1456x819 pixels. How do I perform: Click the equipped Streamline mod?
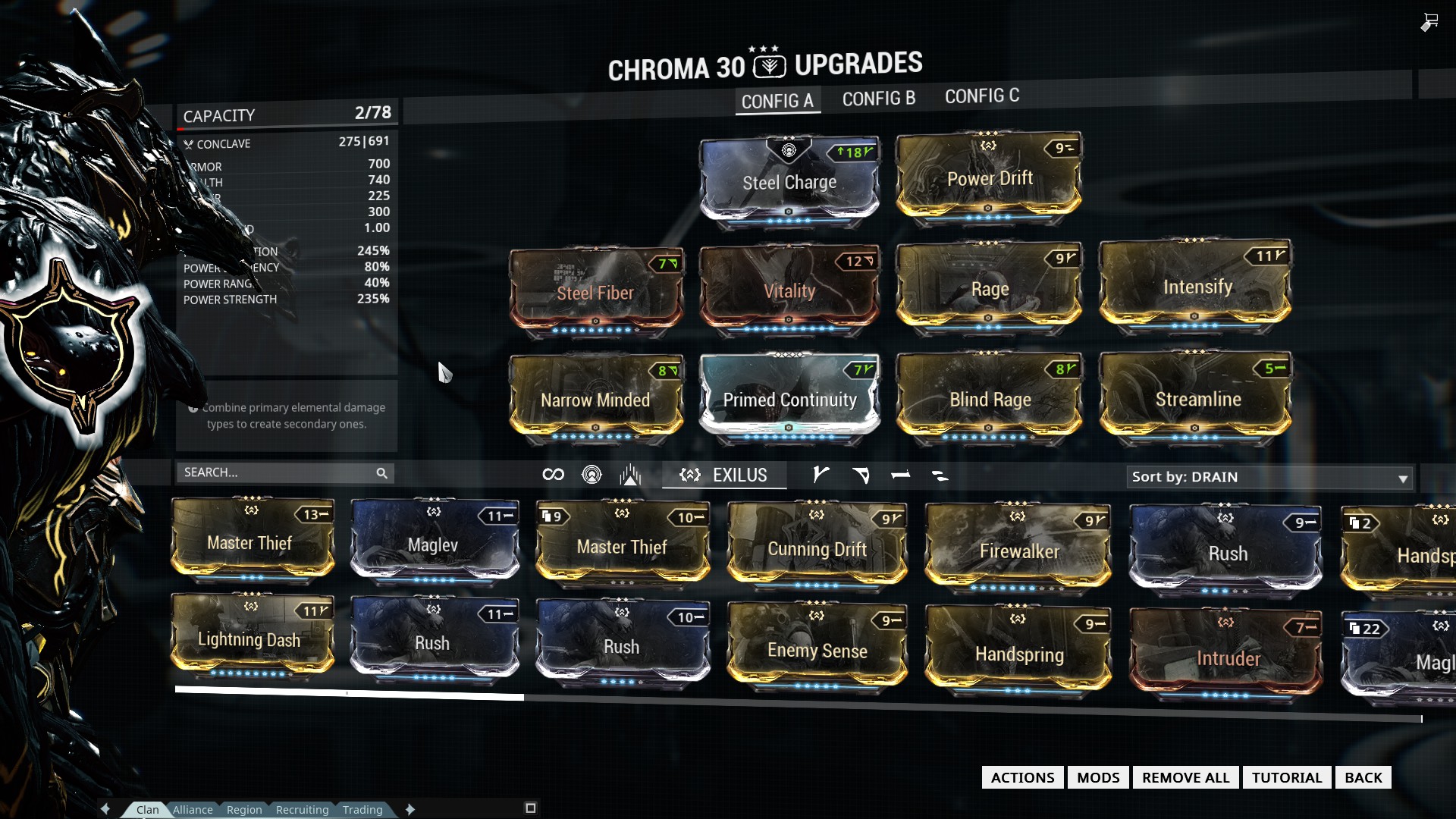point(1197,398)
